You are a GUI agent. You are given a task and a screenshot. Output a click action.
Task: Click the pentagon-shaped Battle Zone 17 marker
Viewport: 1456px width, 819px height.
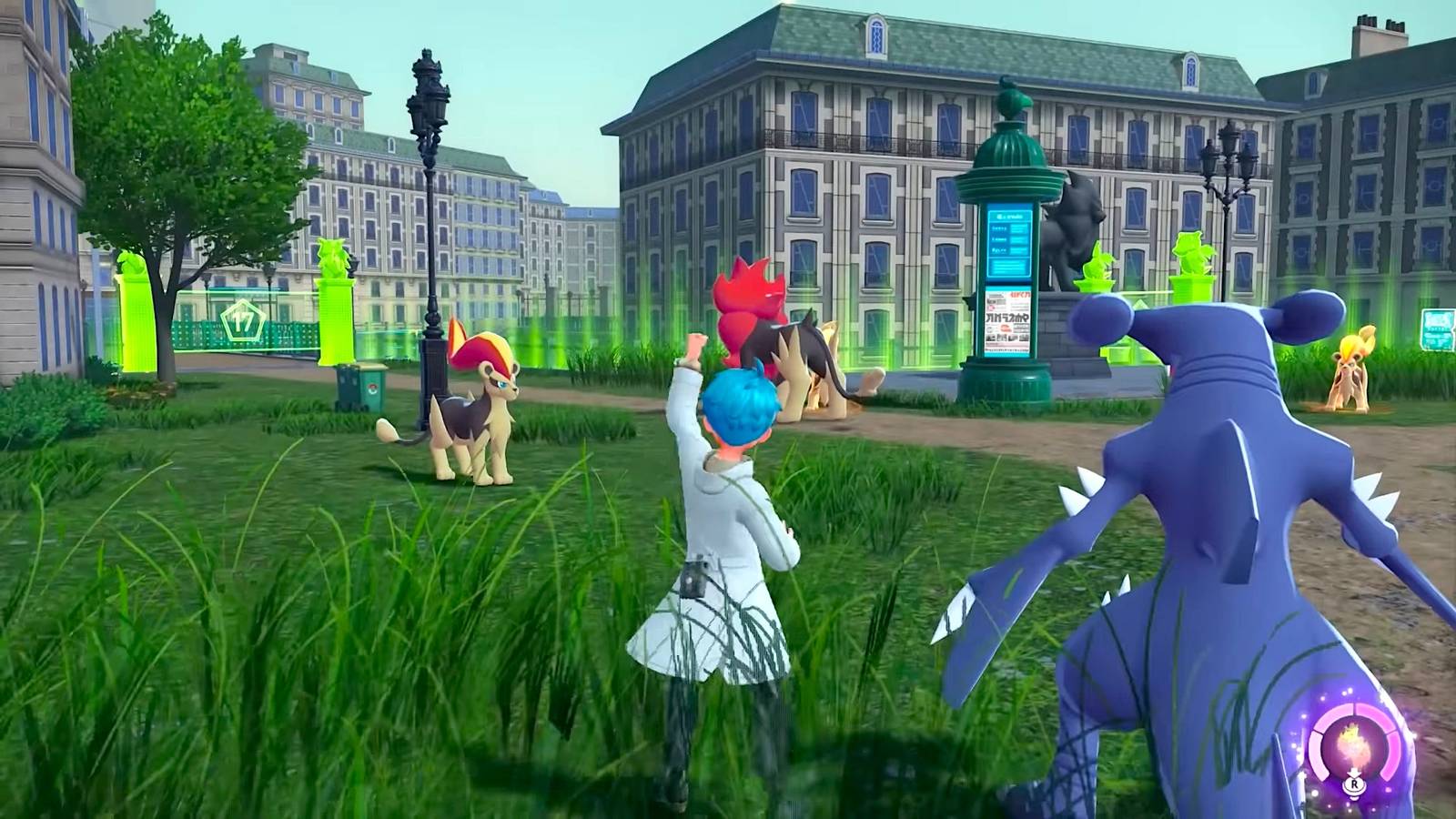(x=242, y=320)
